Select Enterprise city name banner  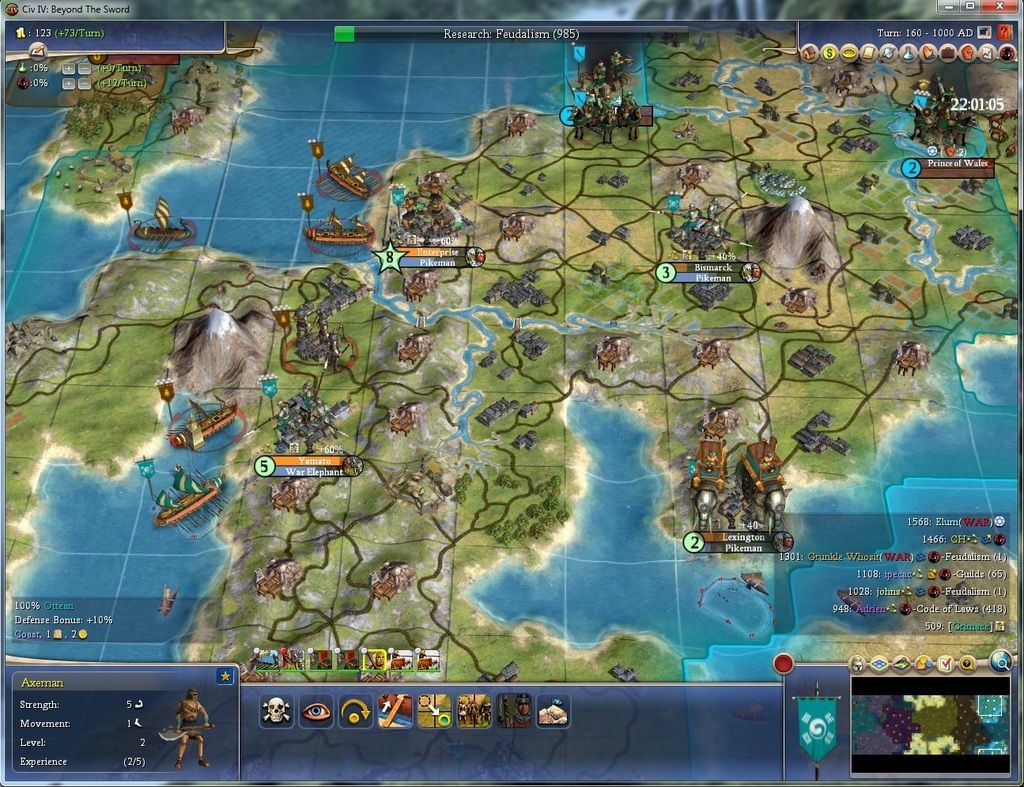pyautogui.click(x=435, y=253)
